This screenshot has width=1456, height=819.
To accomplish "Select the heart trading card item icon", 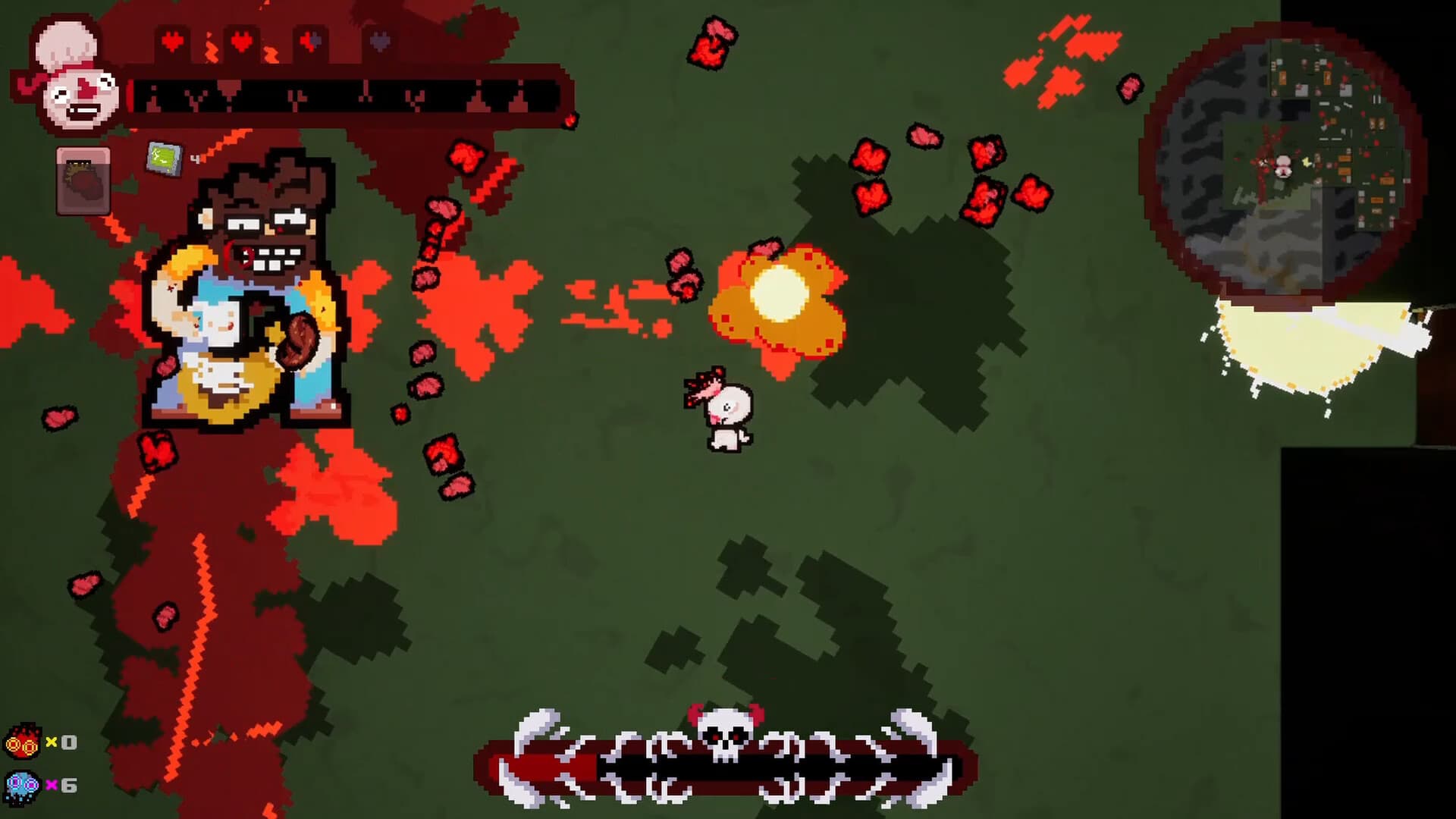I will coord(82,182).
